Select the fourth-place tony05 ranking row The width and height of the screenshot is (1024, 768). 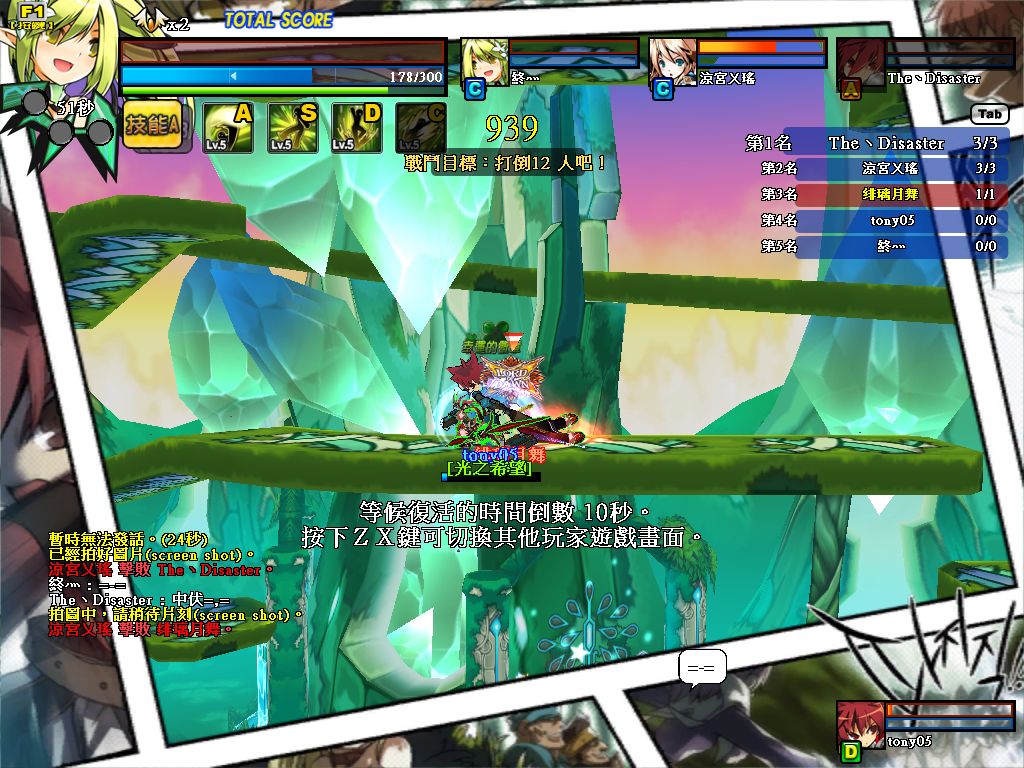coord(880,220)
